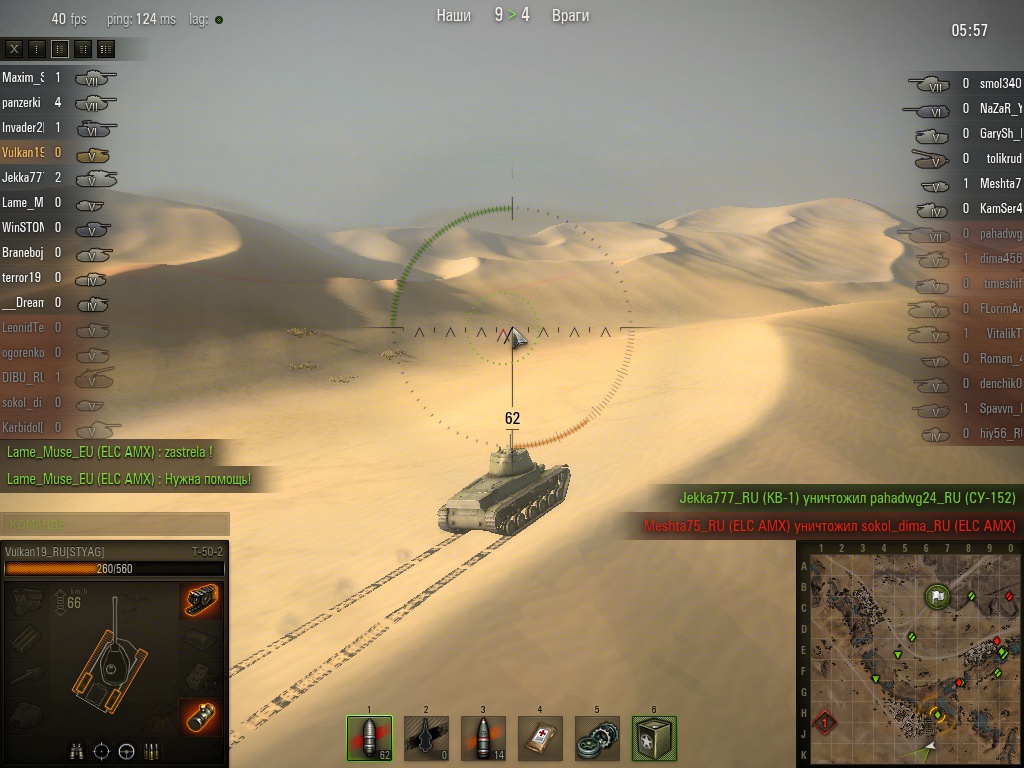Activate the repair kit gears consumable
Image resolution: width=1024 pixels, height=768 pixels.
click(597, 738)
